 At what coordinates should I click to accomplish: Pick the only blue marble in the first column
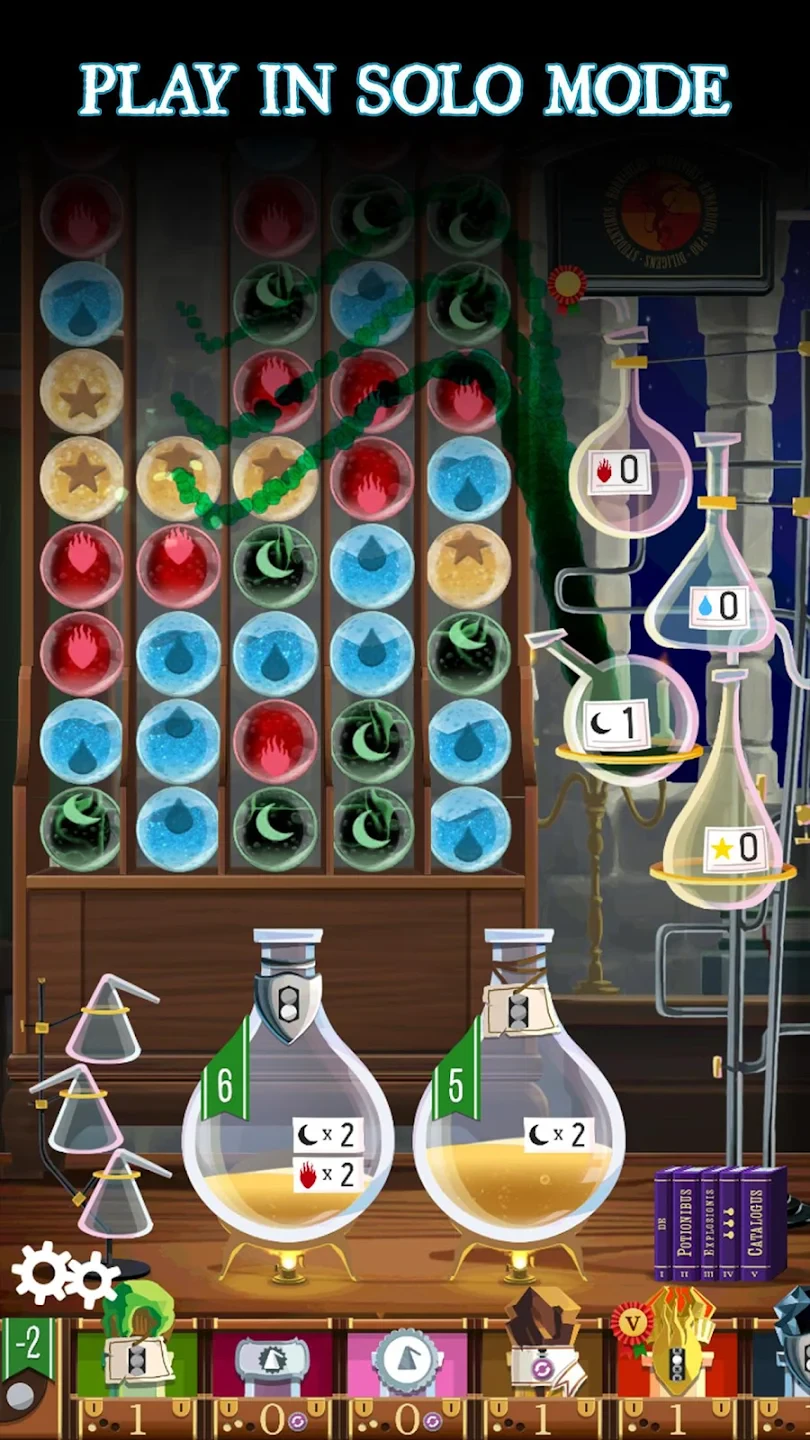[81, 303]
